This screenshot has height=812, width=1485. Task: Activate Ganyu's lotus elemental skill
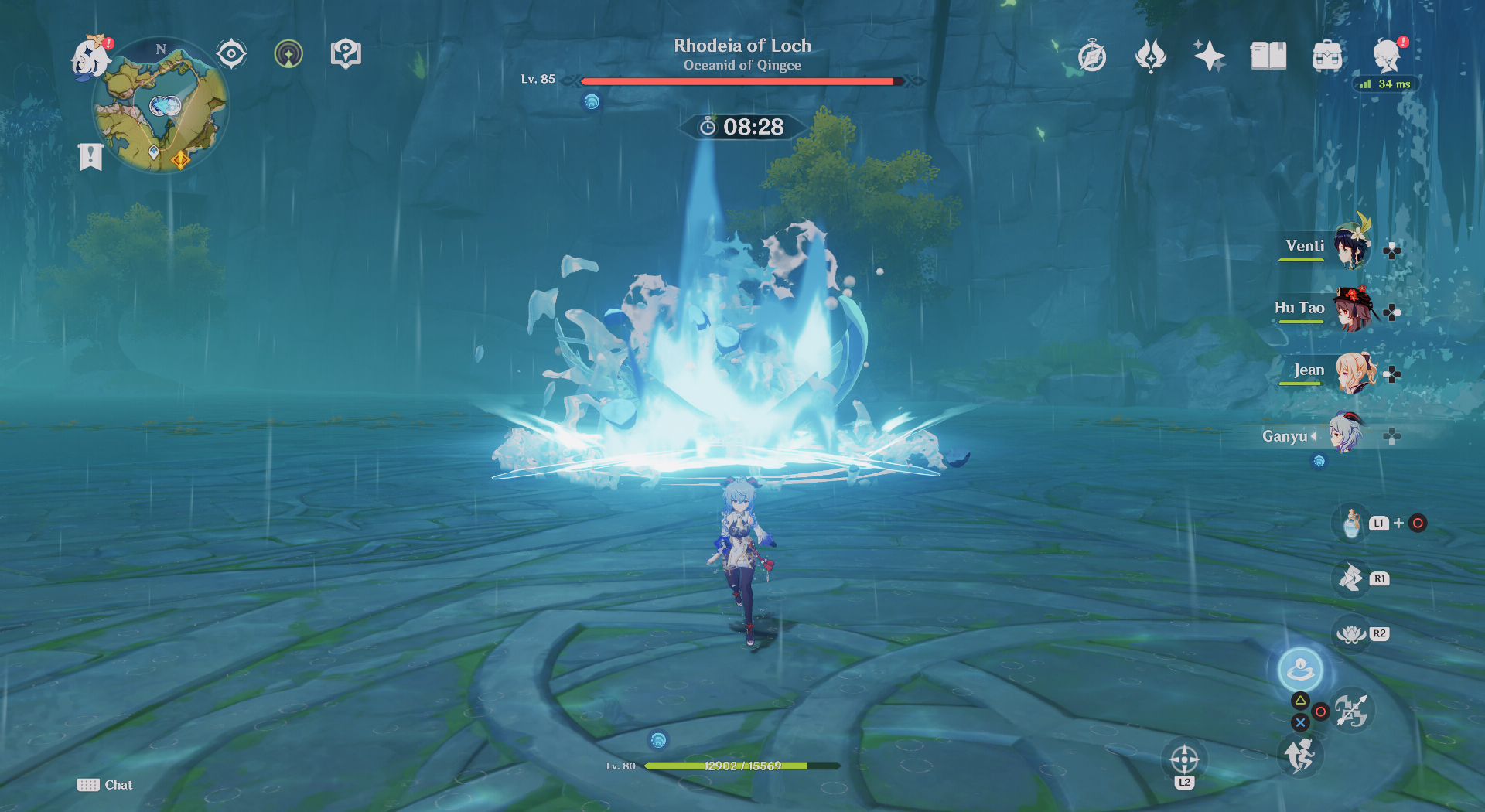1351,634
